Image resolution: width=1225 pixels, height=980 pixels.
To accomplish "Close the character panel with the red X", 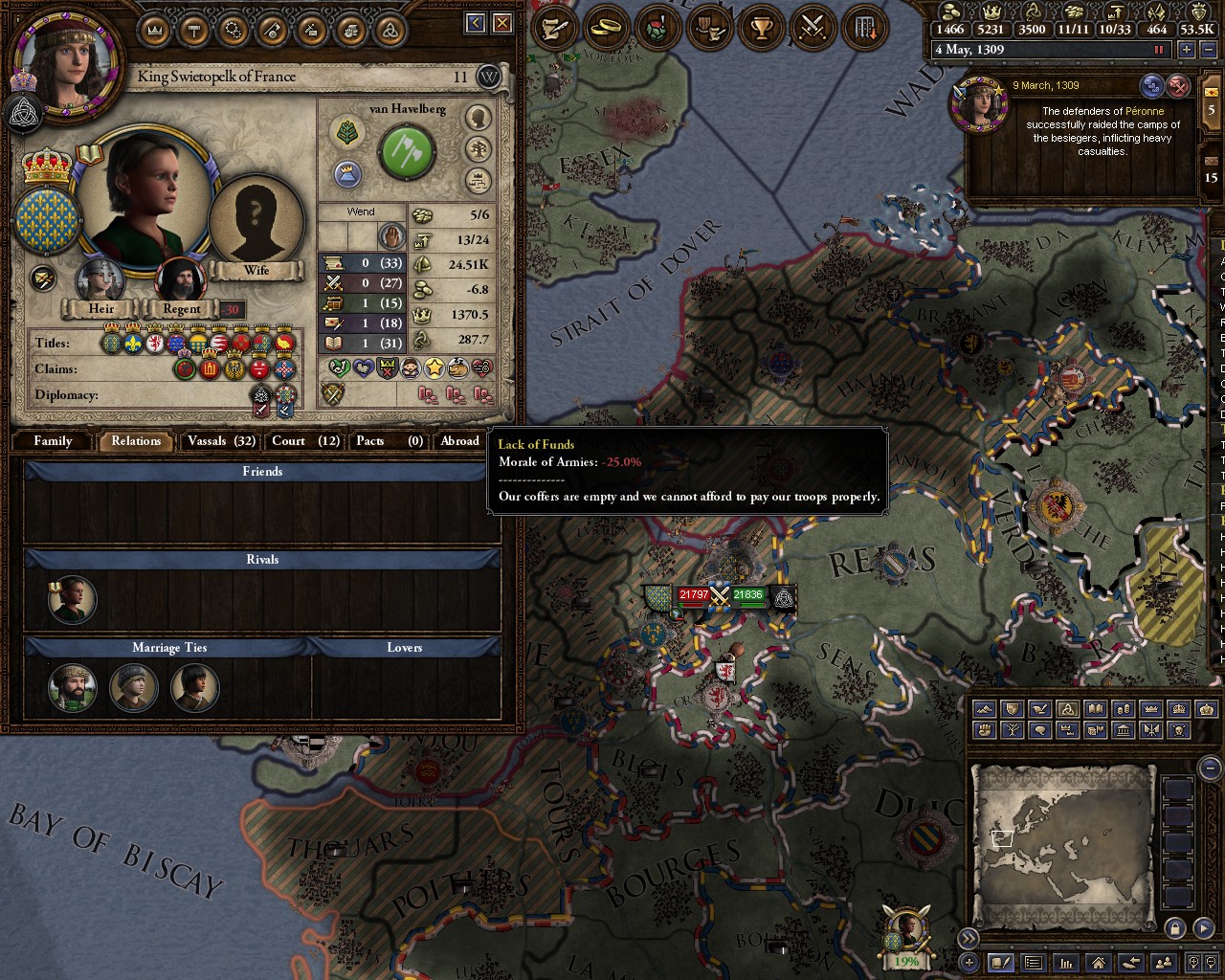I will (503, 24).
